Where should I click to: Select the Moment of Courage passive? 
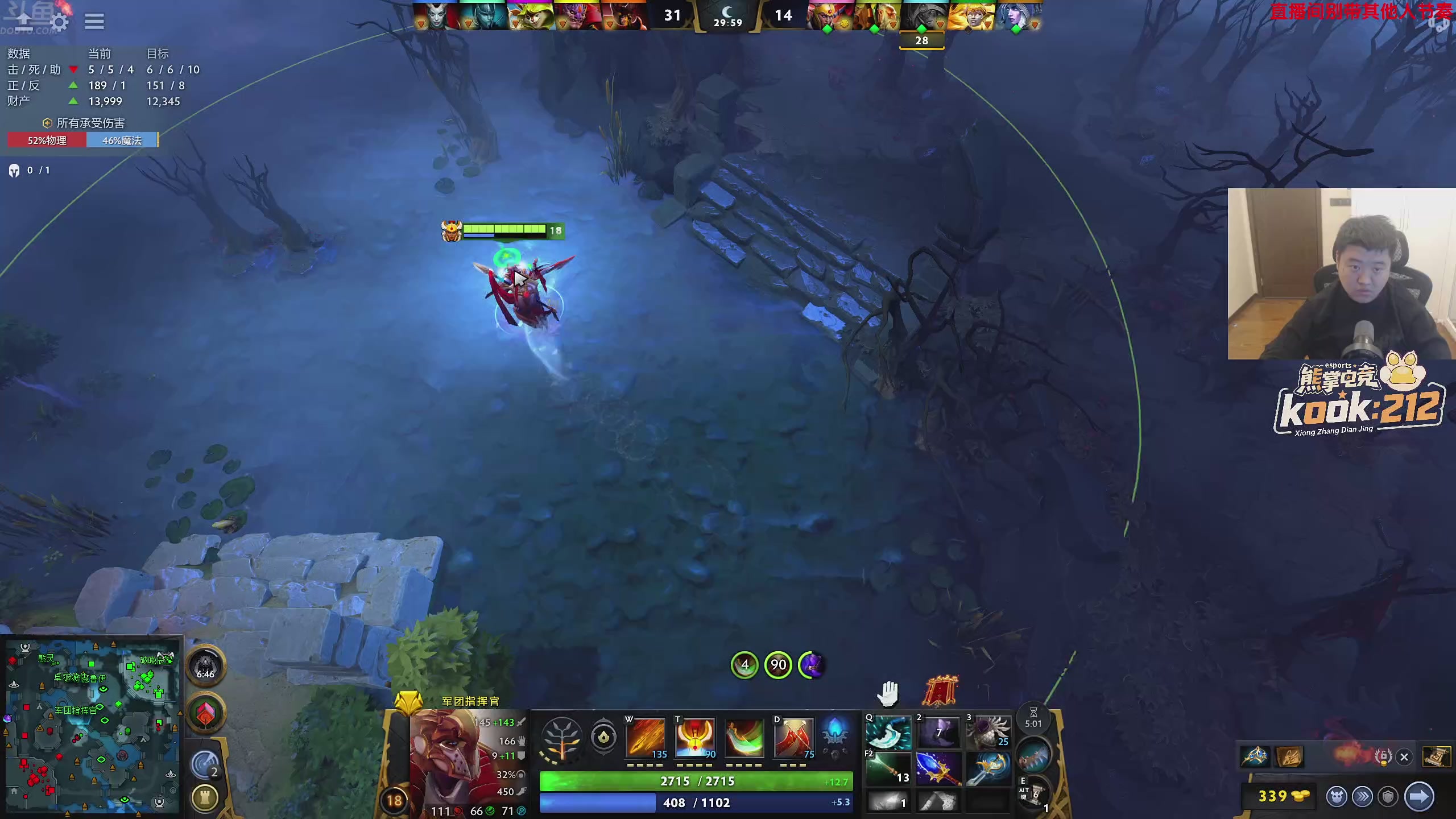(744, 738)
